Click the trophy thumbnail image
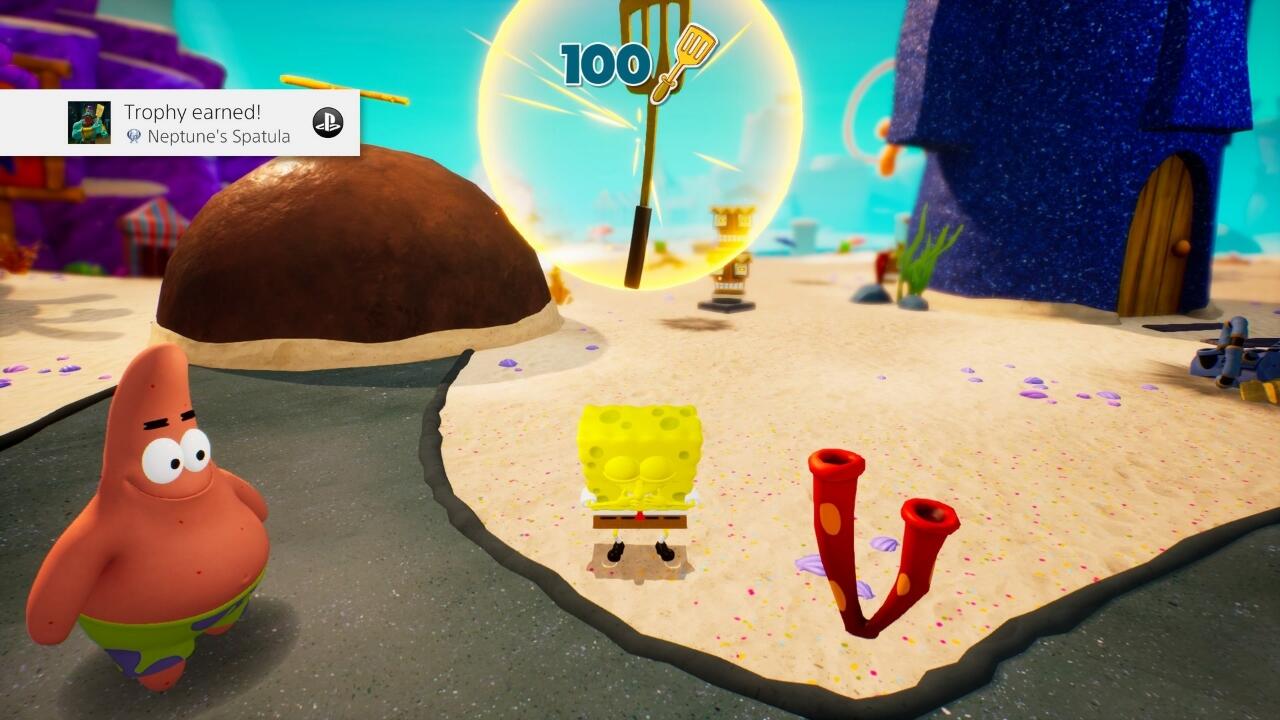Viewport: 1280px width, 720px height. pos(89,122)
